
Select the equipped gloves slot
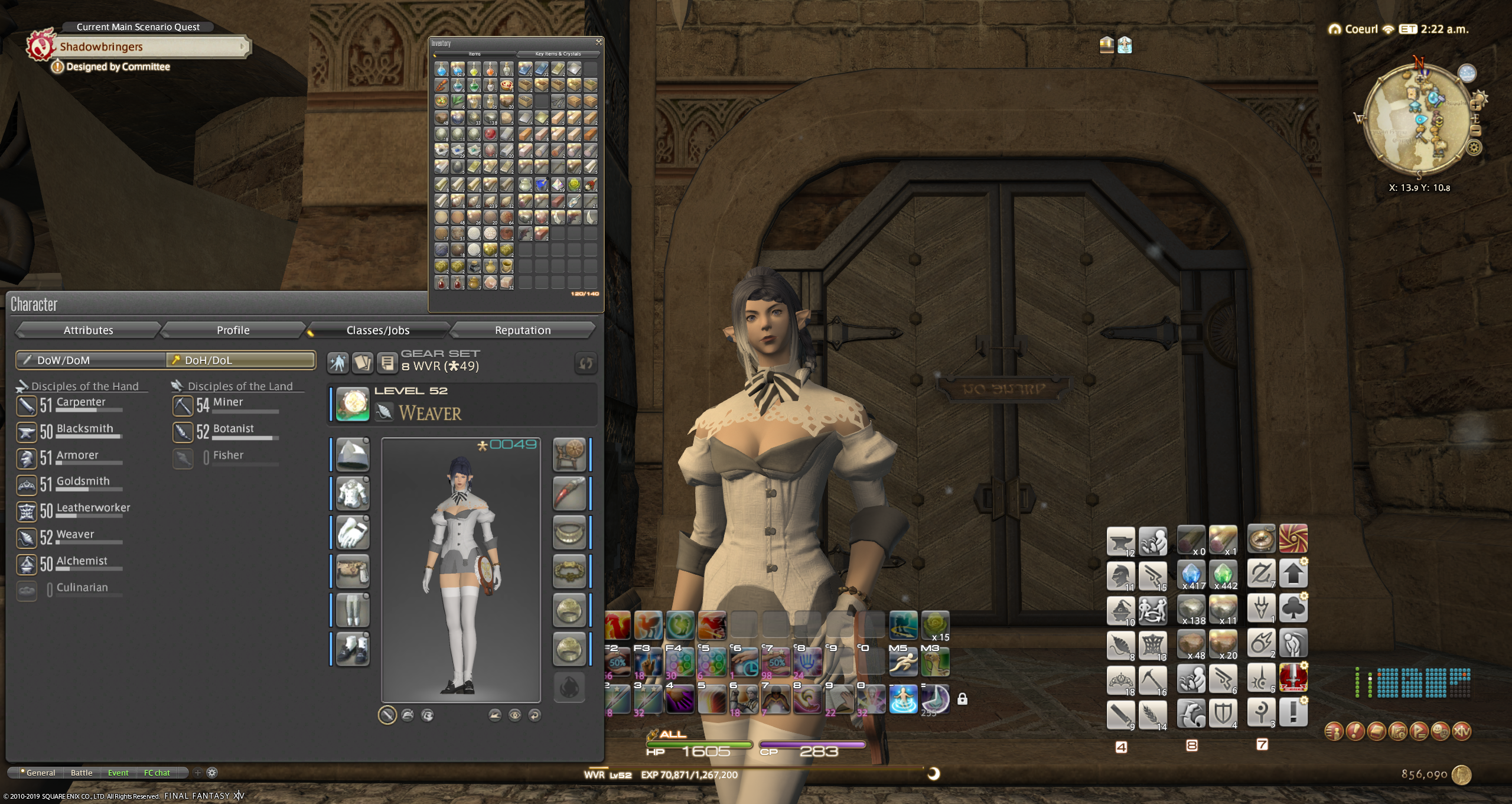coord(353,532)
